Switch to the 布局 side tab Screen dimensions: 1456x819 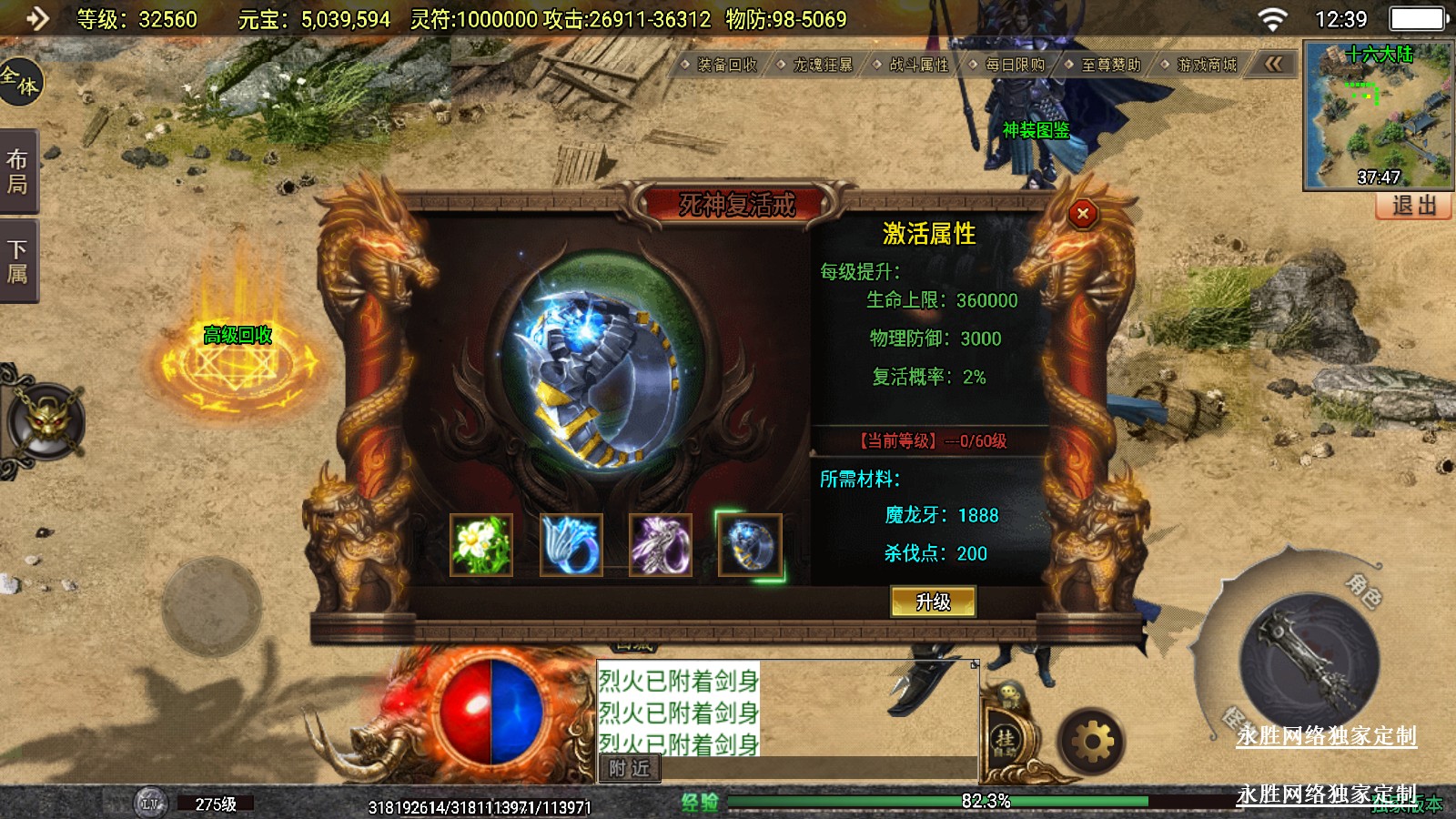(17, 172)
